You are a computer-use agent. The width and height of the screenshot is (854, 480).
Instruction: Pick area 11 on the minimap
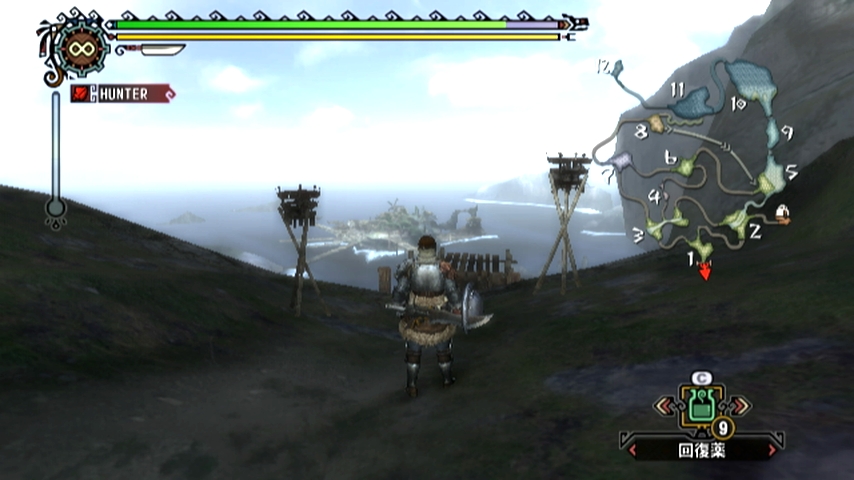point(692,101)
